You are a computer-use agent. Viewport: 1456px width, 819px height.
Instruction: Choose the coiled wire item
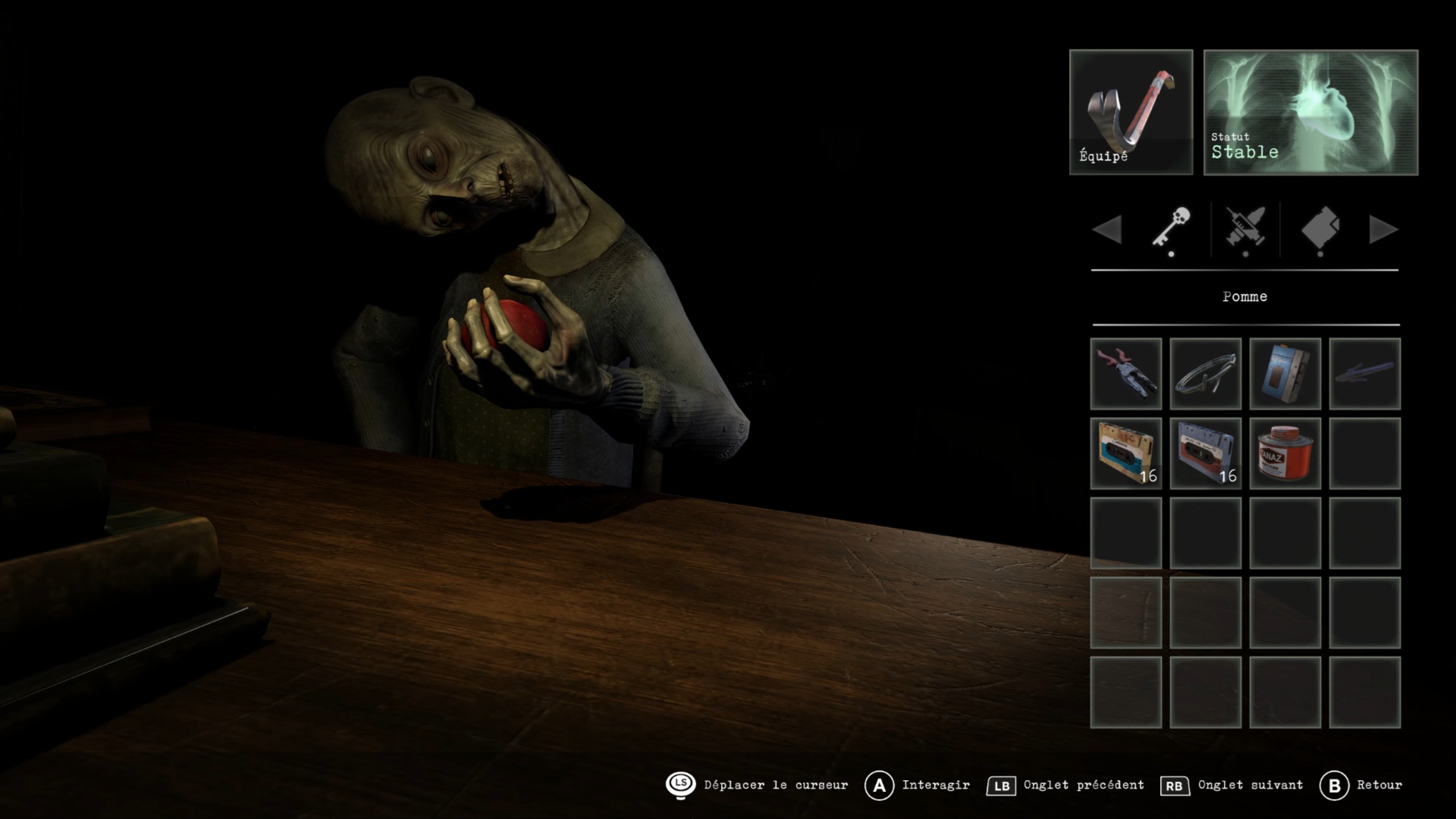pos(1205,374)
